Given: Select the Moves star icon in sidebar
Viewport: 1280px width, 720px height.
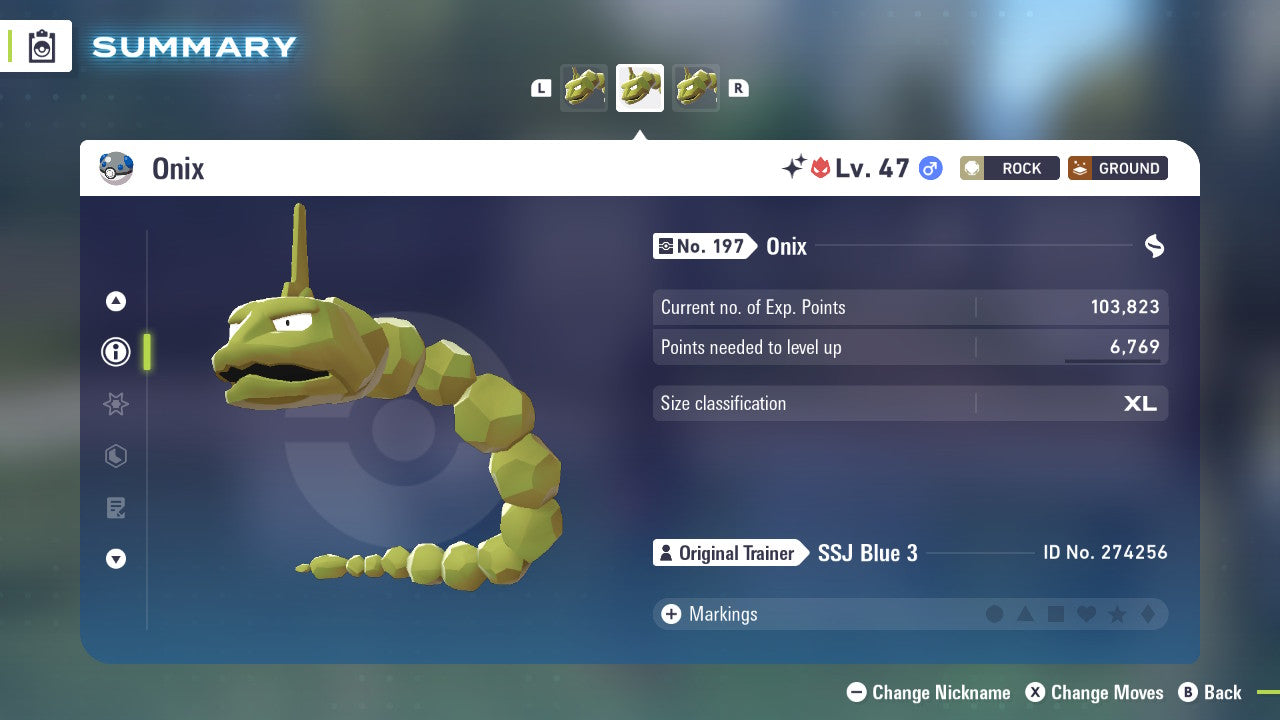Looking at the screenshot, I should click(115, 404).
